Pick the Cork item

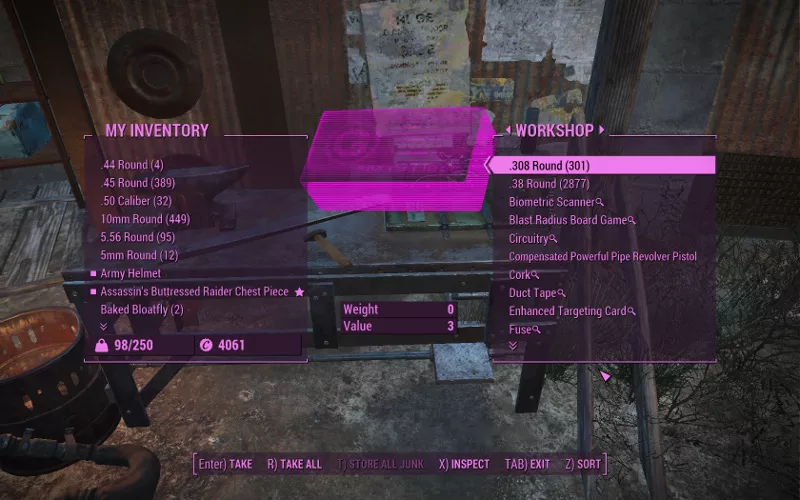pyautogui.click(x=521, y=275)
